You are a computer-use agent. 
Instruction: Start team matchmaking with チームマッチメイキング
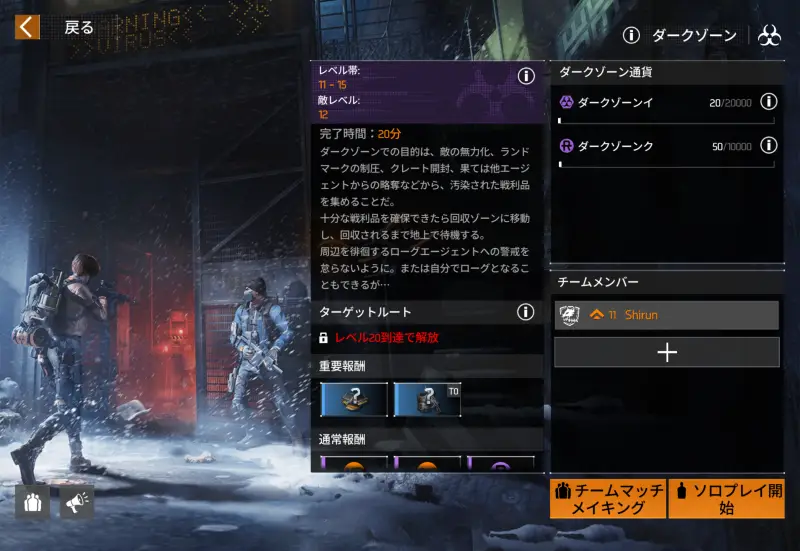(x=606, y=498)
